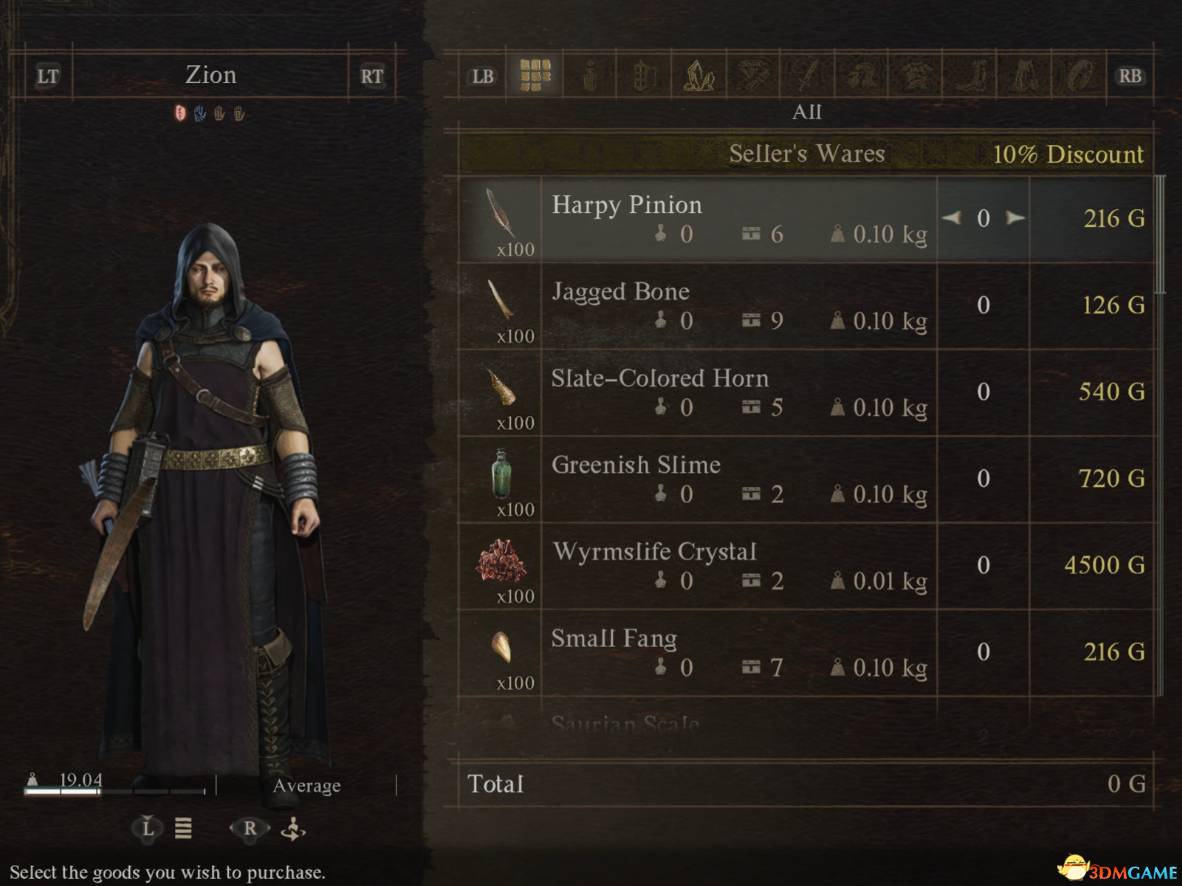Open the crystal materials category tab
1182x886 pixels.
(698, 75)
